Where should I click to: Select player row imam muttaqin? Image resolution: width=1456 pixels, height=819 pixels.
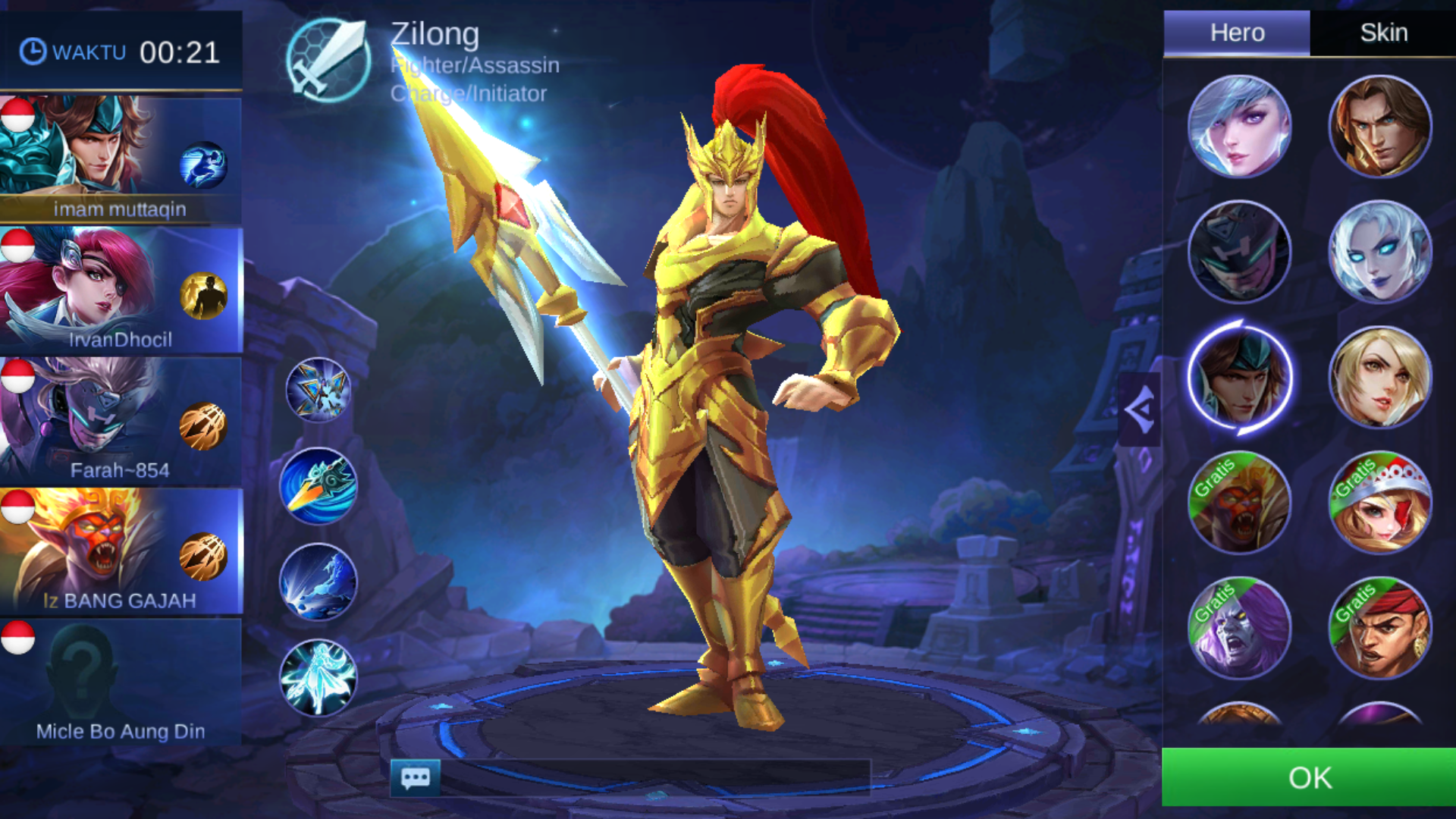[x=121, y=159]
